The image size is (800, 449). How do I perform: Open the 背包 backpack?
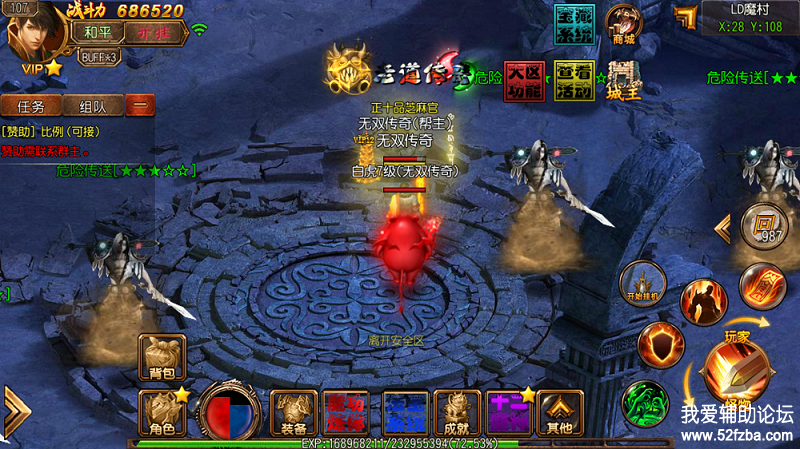162,358
